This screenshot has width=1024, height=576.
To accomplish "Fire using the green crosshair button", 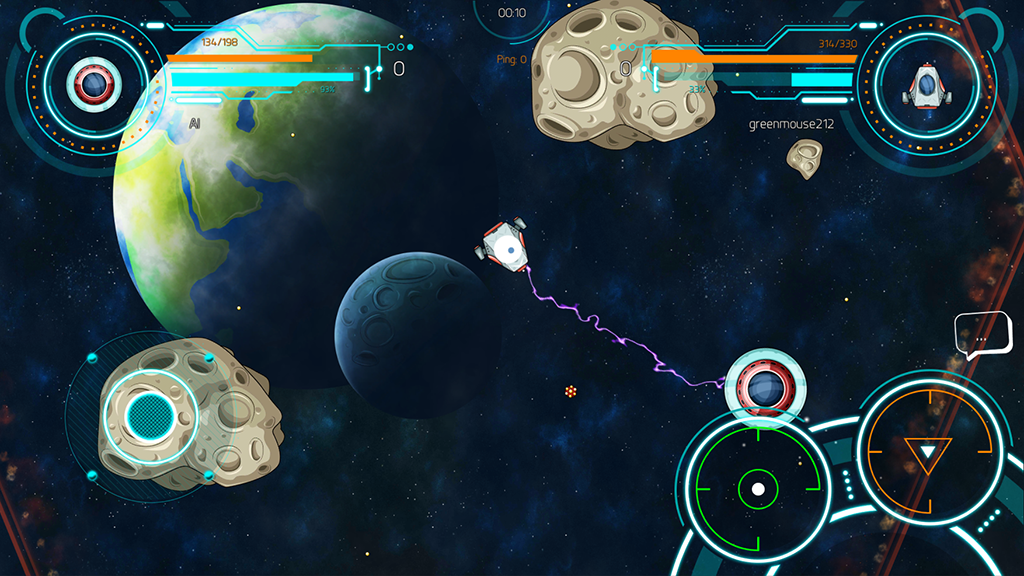I will point(758,489).
